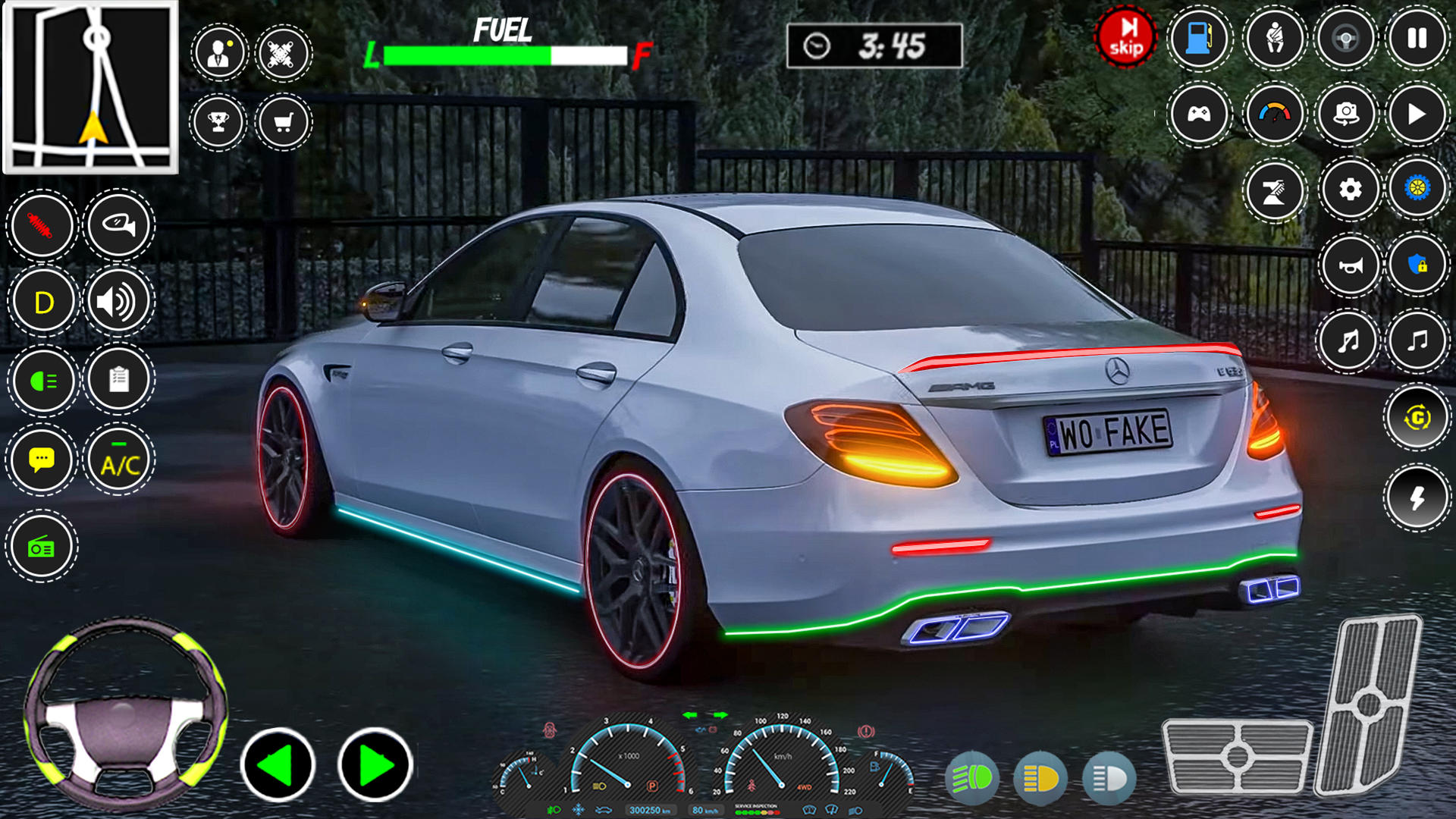Open the trophy achievements icon
The width and height of the screenshot is (1456, 819).
pos(218,122)
